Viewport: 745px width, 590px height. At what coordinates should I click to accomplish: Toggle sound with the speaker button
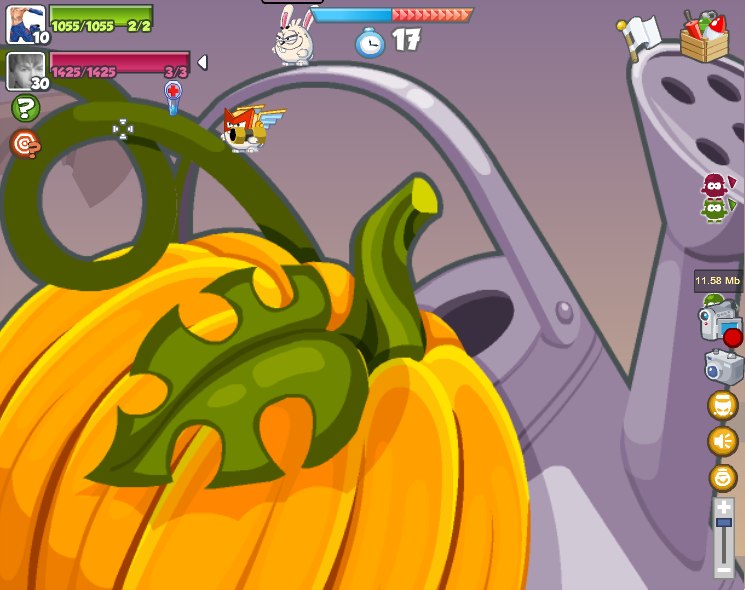pyautogui.click(x=722, y=441)
